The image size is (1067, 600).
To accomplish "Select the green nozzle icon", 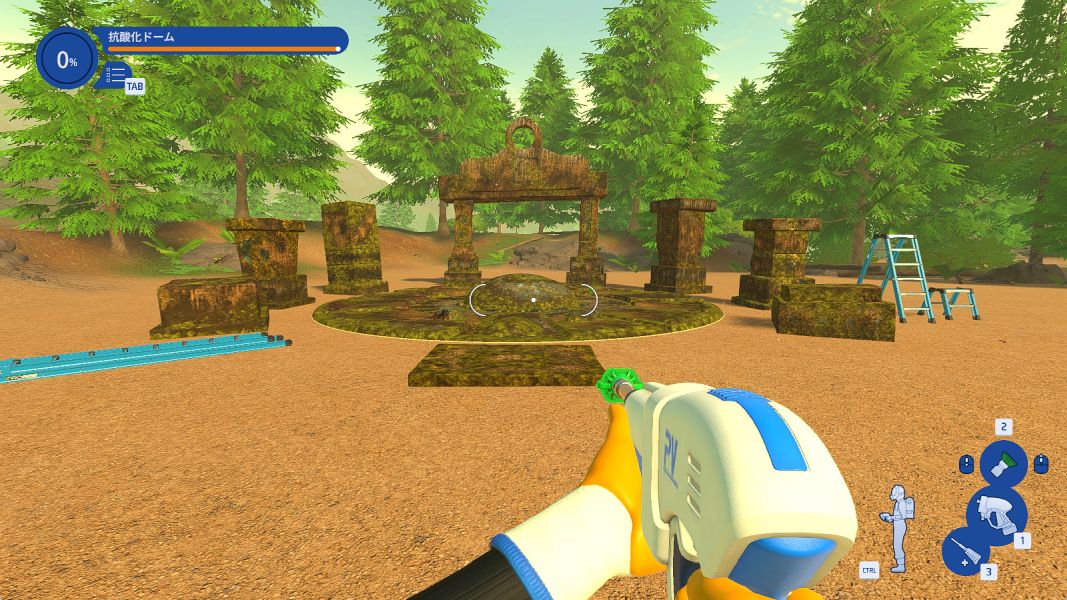I will click(x=1003, y=464).
